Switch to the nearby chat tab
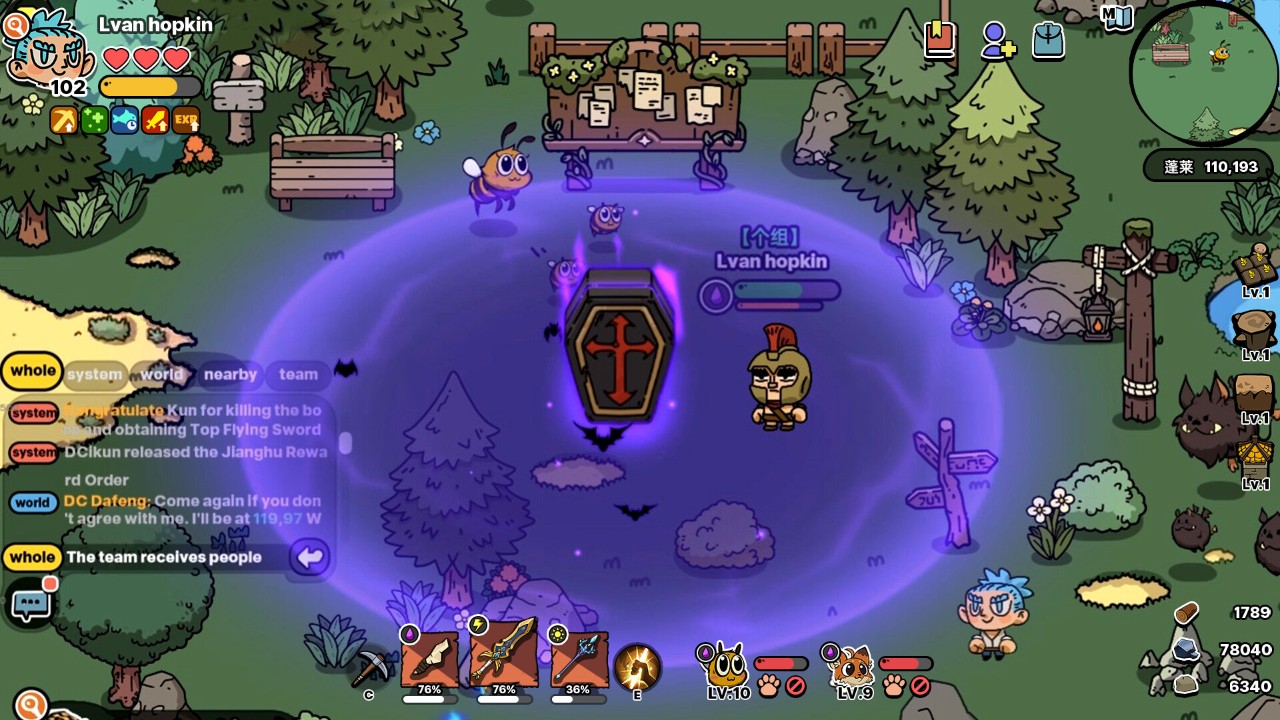 [x=230, y=375]
